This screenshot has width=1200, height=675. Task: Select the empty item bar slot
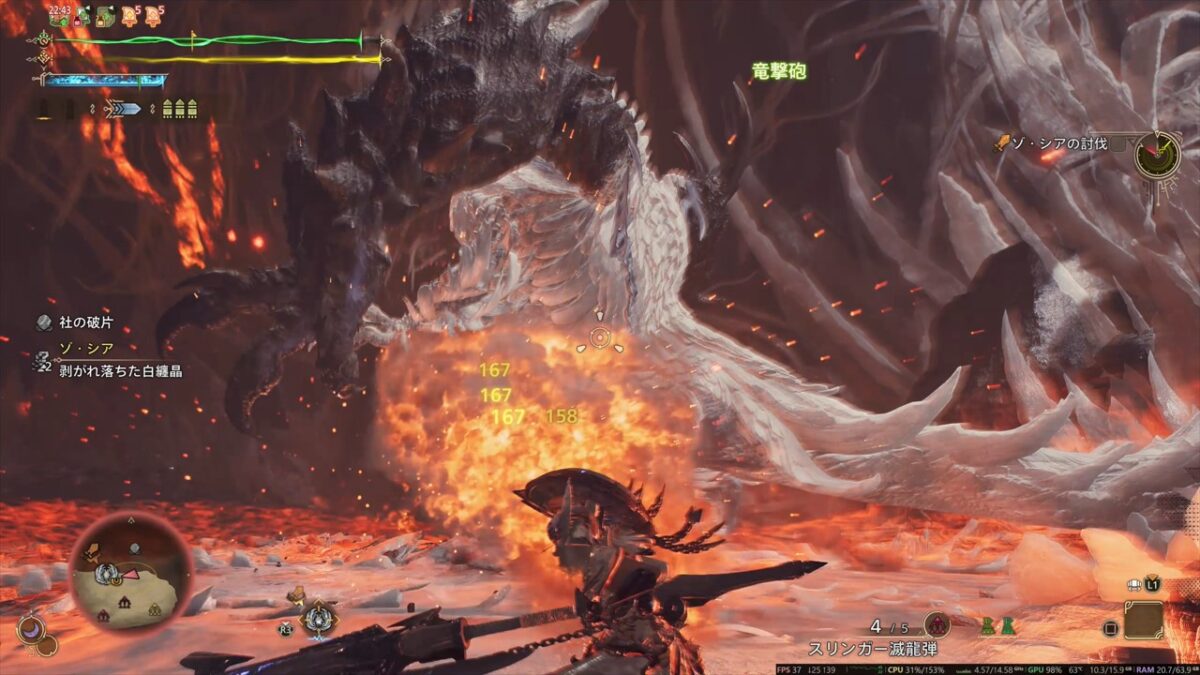pyautogui.click(x=1143, y=620)
